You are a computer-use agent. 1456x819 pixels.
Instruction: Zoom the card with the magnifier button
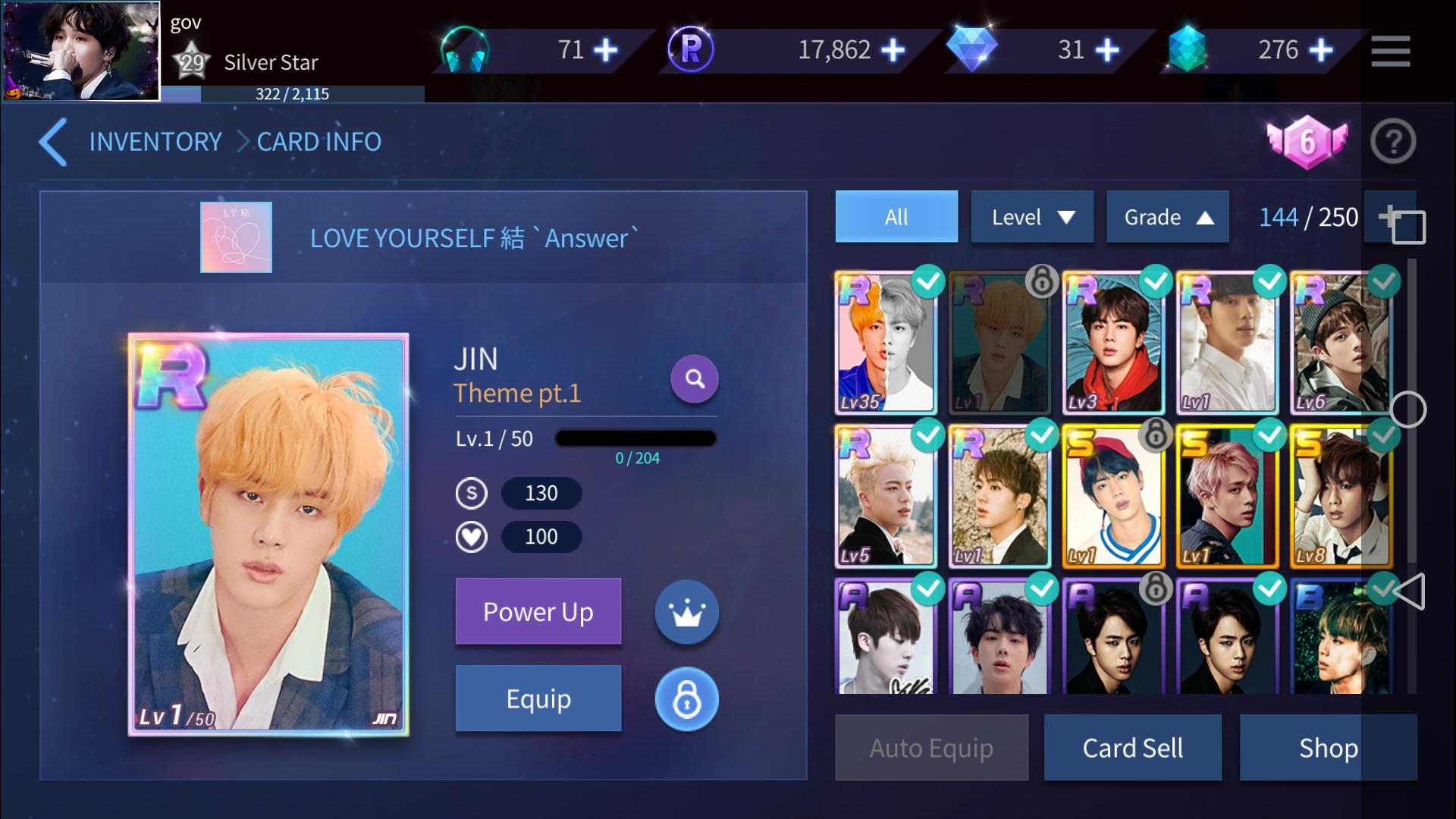[694, 378]
